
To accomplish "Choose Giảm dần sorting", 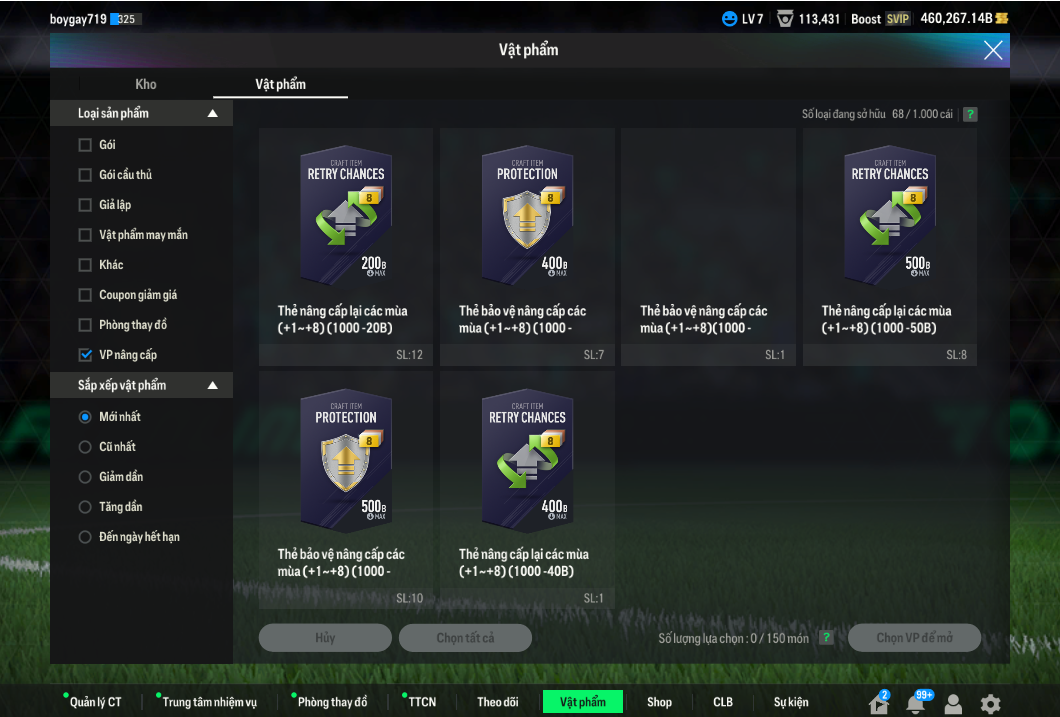I will 85,477.
